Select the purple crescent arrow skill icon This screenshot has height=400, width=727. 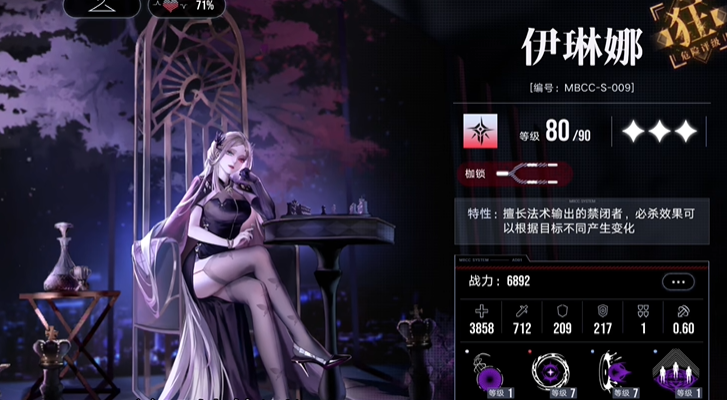pyautogui.click(x=612, y=374)
